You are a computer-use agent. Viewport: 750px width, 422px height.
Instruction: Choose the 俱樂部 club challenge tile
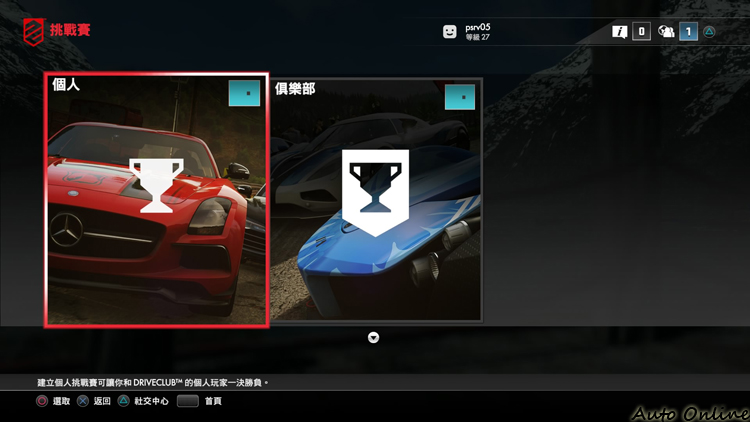(x=376, y=200)
